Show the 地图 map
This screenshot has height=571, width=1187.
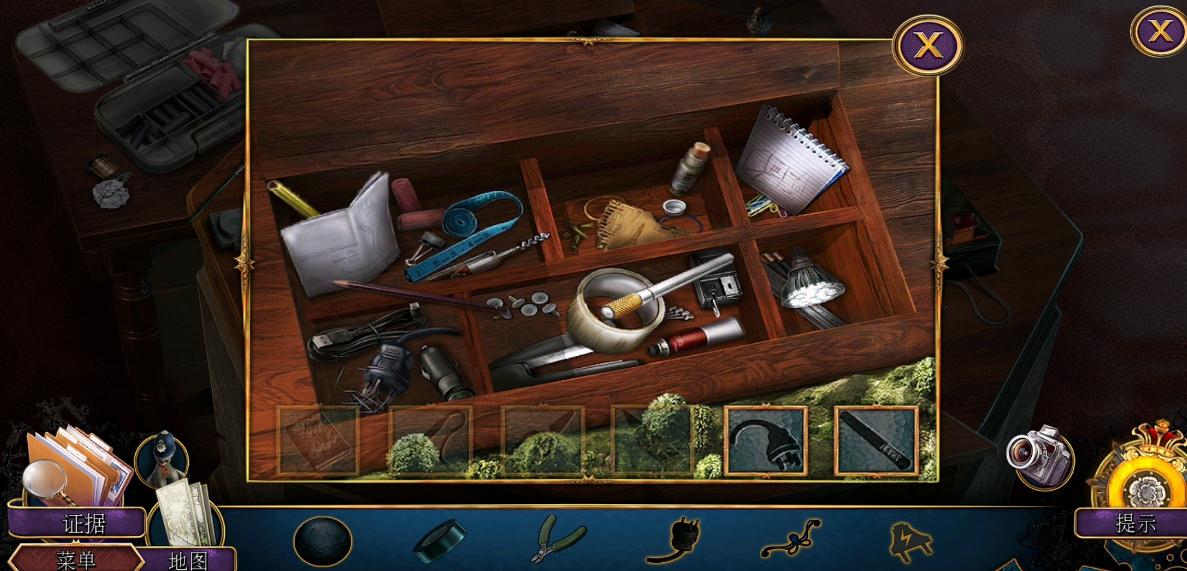pyautogui.click(x=186, y=559)
